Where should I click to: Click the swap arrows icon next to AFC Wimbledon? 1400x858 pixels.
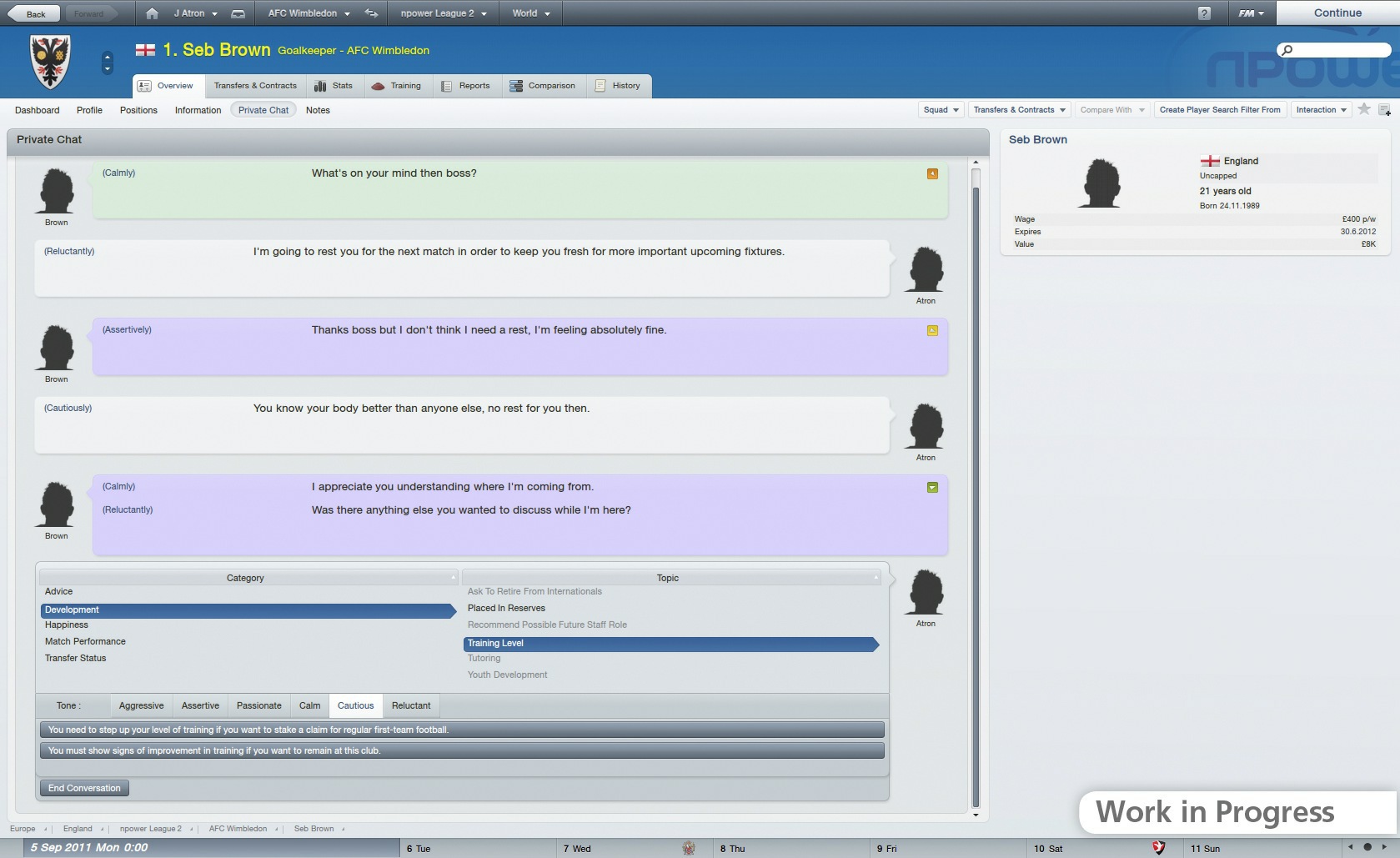(371, 13)
